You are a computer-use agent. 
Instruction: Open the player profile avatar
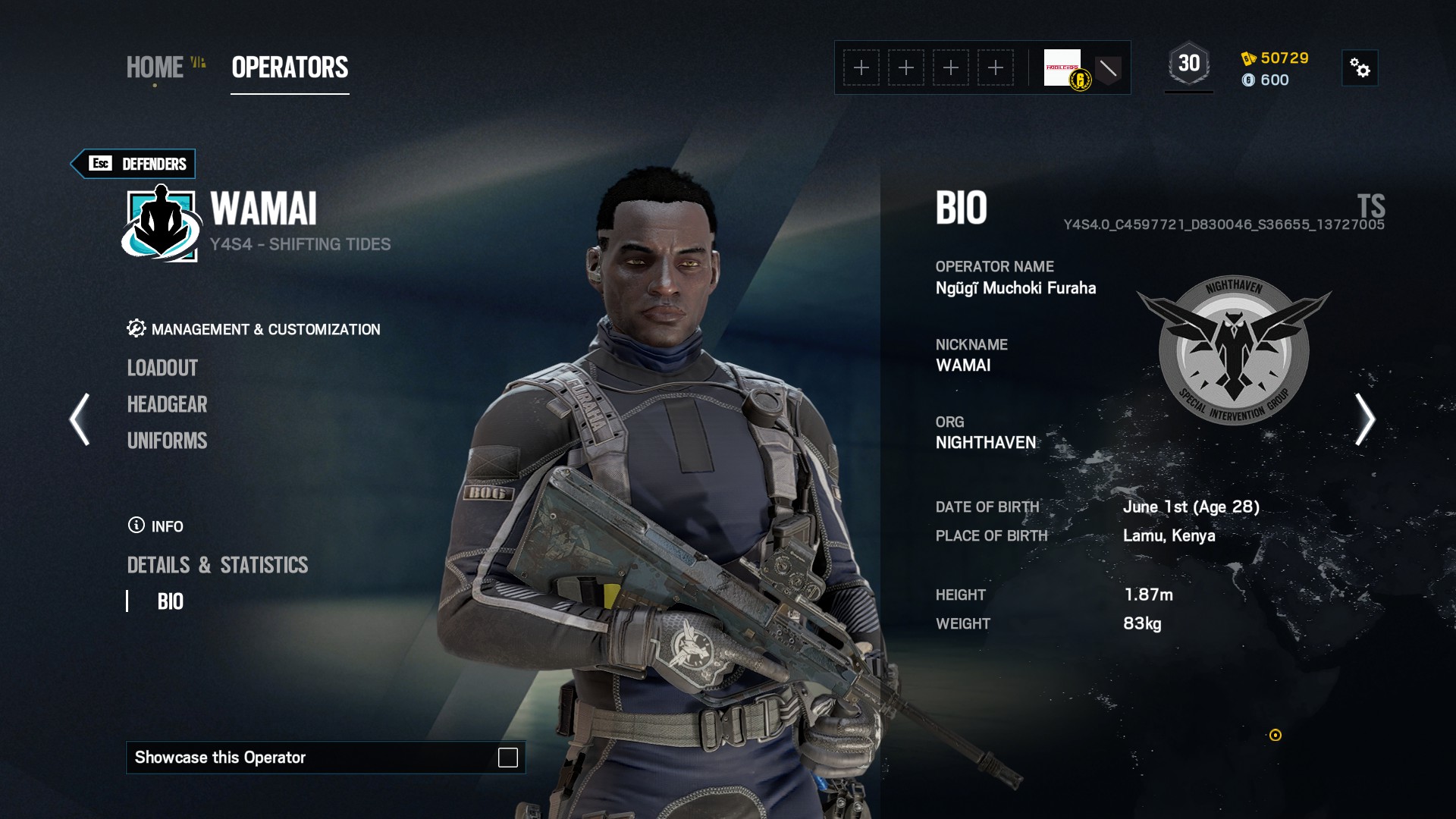[x=1063, y=68]
